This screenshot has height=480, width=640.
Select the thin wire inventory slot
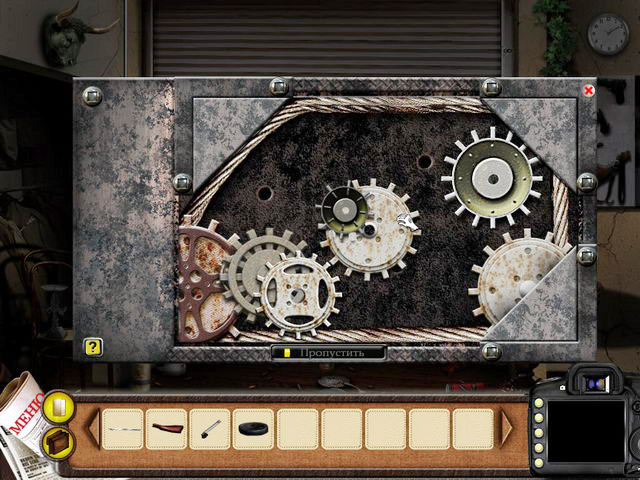click(x=122, y=429)
